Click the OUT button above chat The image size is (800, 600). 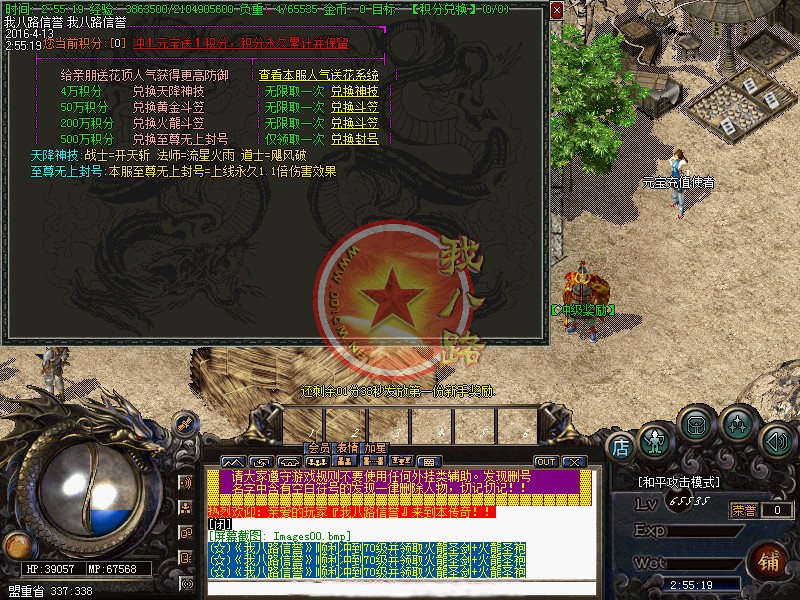(545, 461)
